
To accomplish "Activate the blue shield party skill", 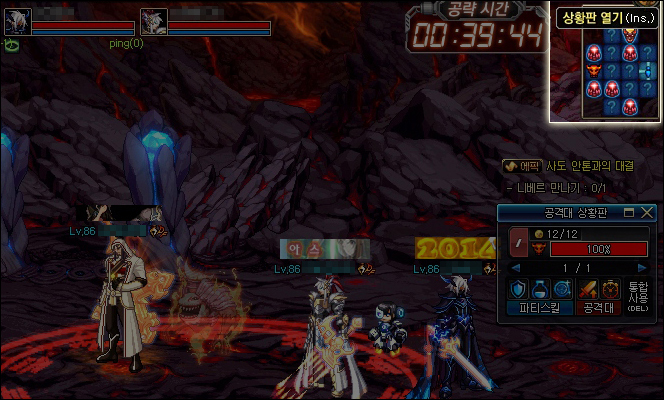I will [x=518, y=289].
